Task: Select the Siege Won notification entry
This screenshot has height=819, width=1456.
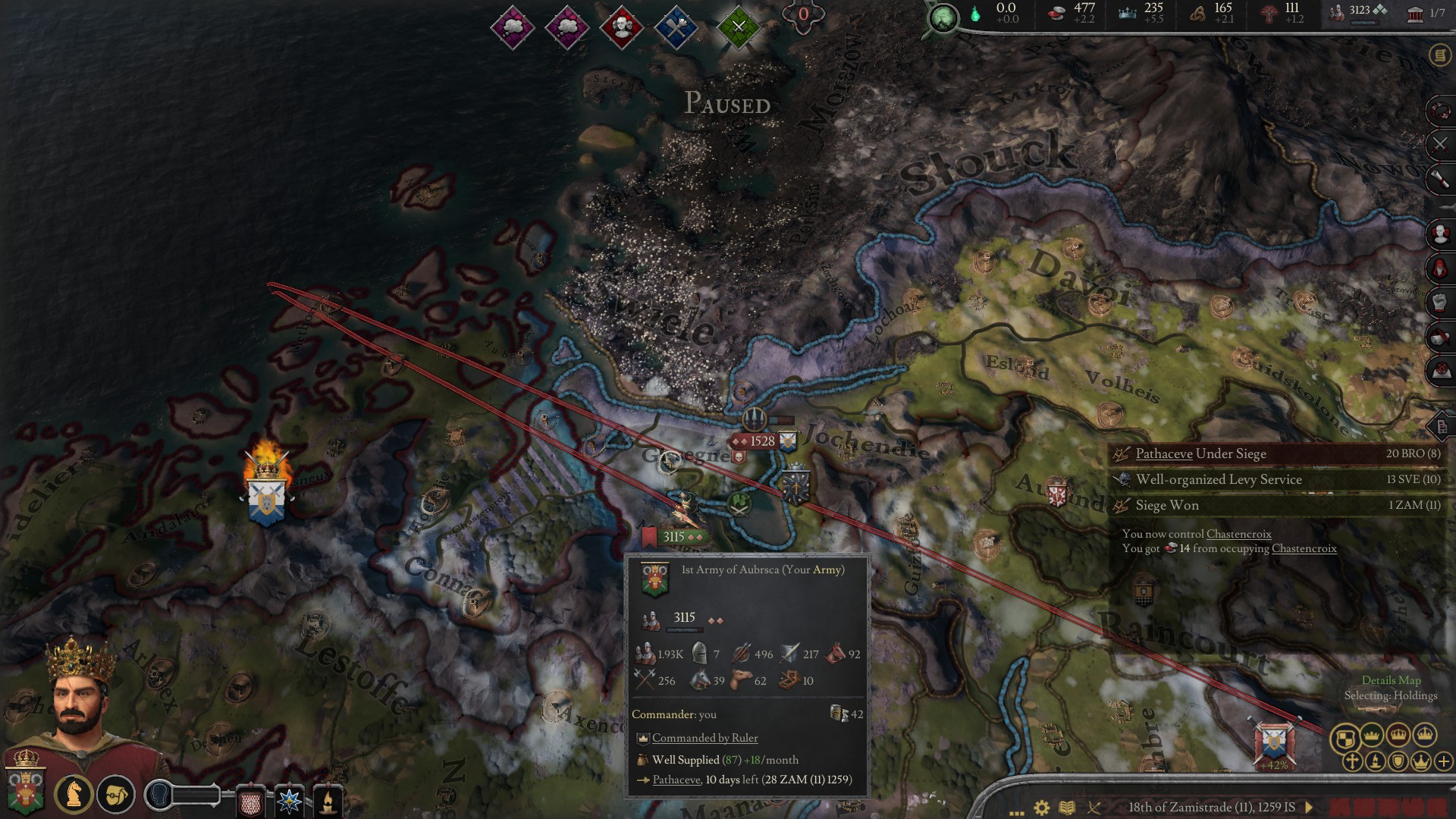Action: click(1166, 505)
